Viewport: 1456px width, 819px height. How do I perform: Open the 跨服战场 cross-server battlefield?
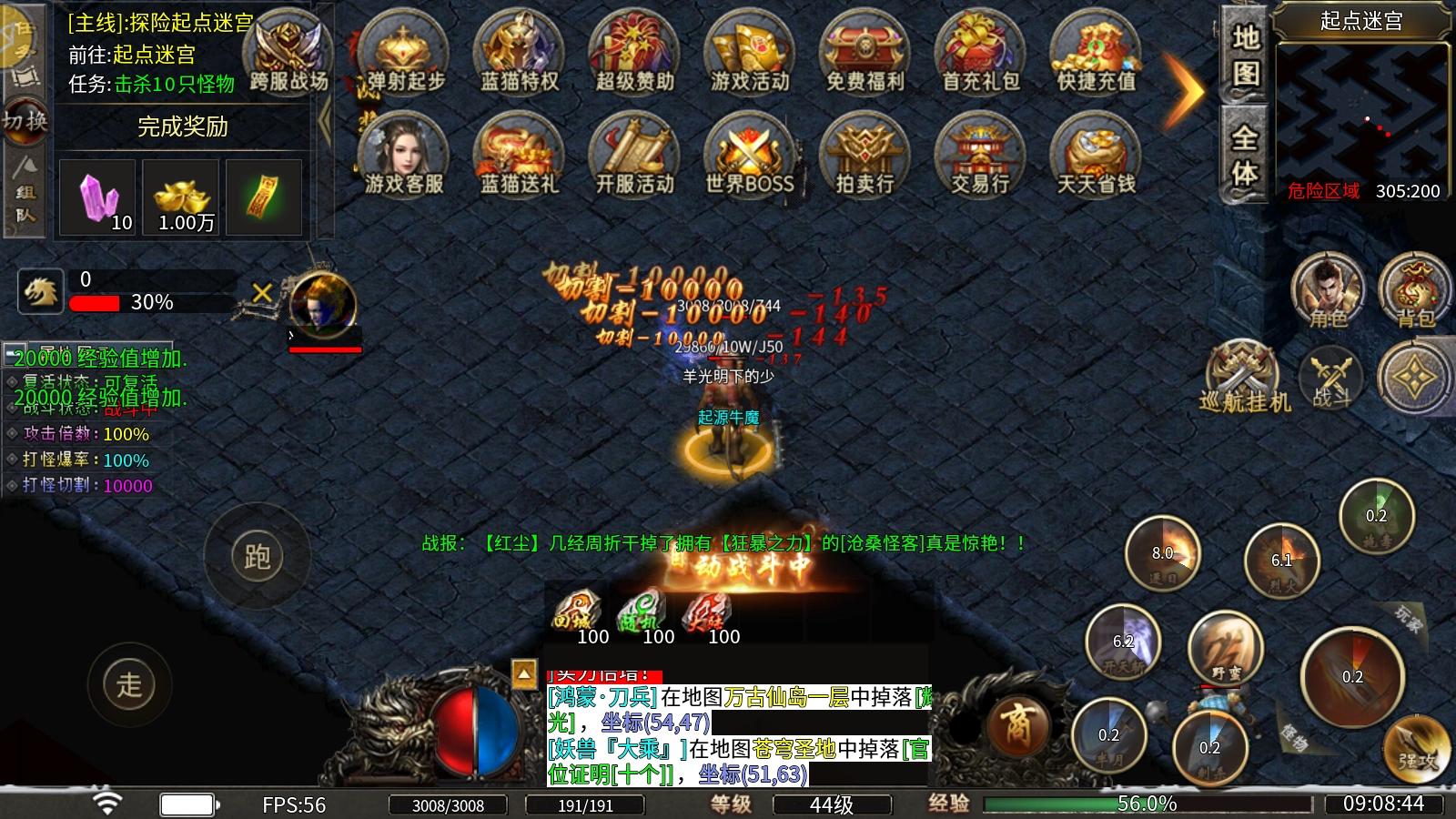click(x=288, y=55)
